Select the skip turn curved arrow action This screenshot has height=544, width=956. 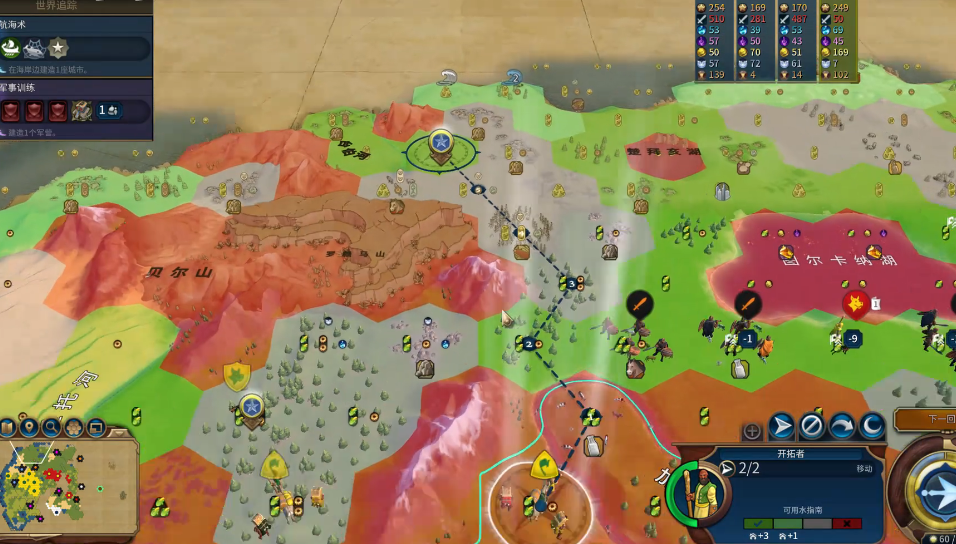(x=842, y=427)
